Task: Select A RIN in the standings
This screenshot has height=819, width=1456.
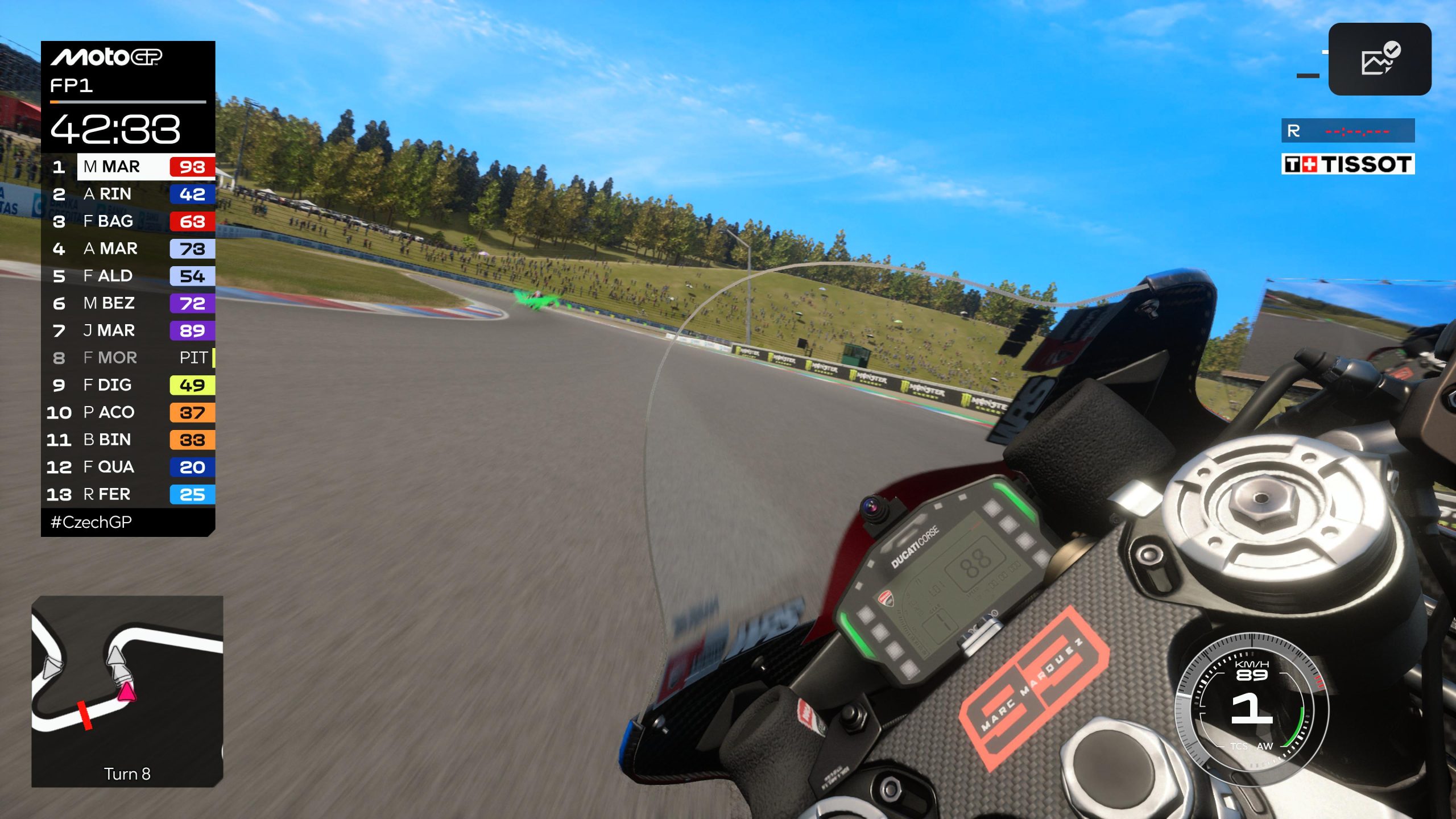Action: [x=129, y=194]
